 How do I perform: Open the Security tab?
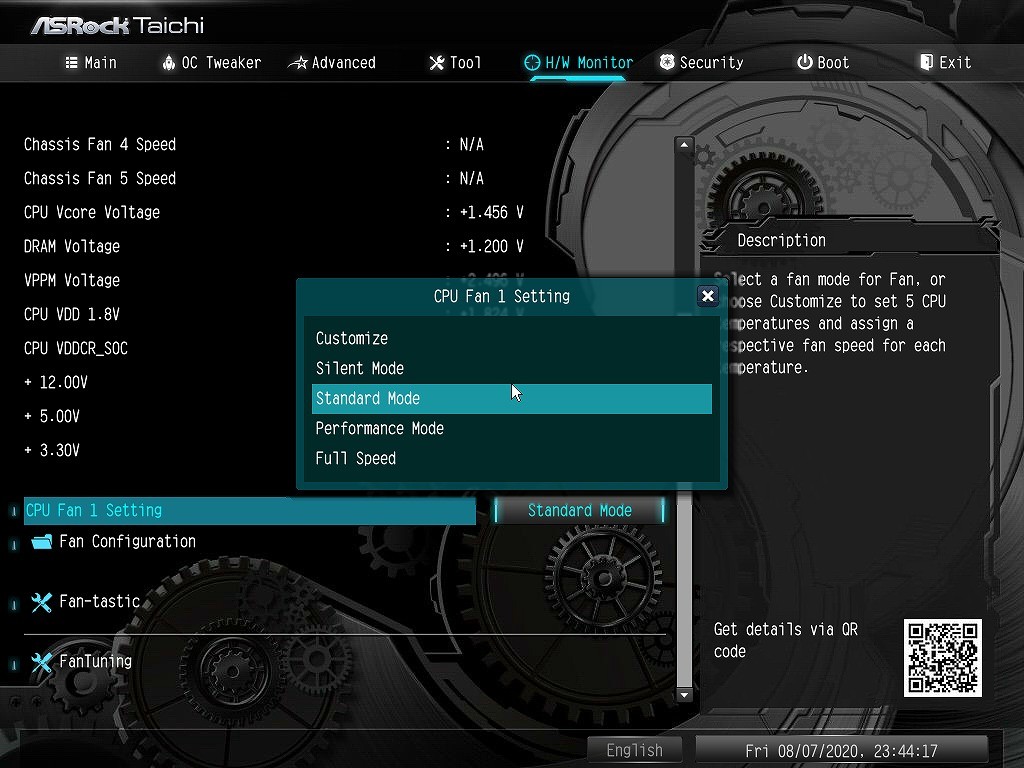tap(701, 62)
